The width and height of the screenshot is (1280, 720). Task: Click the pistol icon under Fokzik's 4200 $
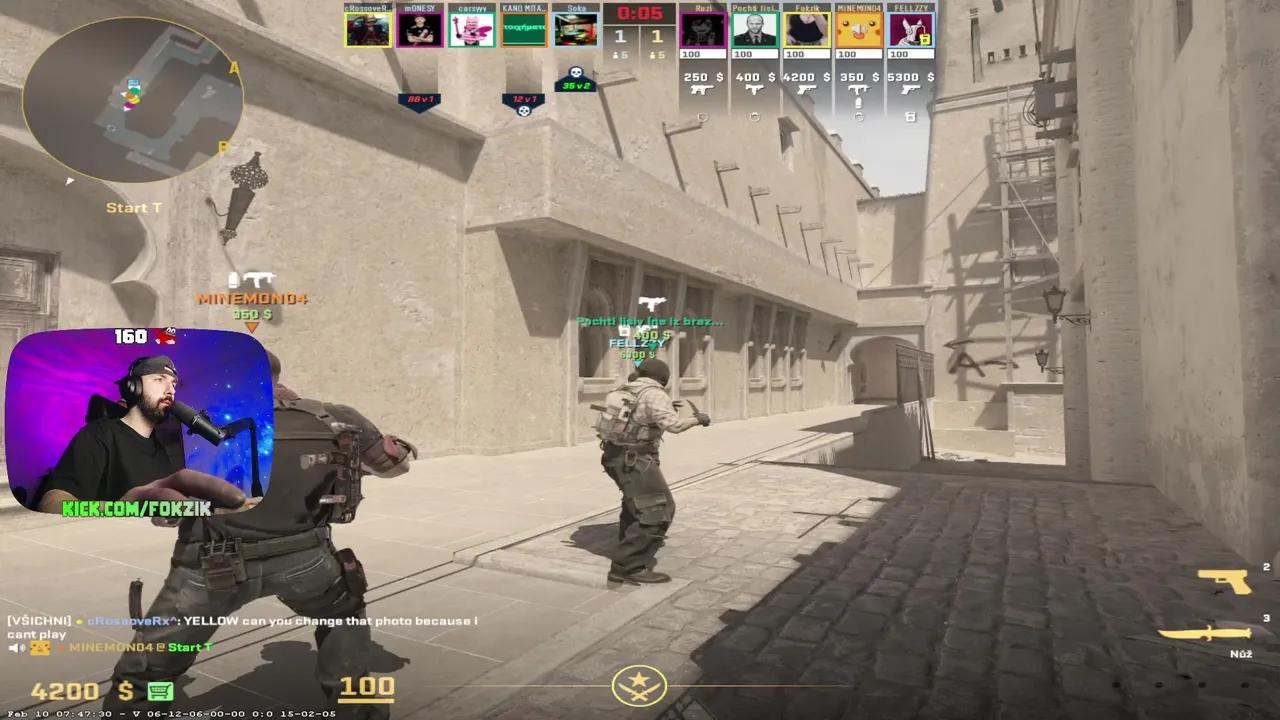[x=806, y=90]
